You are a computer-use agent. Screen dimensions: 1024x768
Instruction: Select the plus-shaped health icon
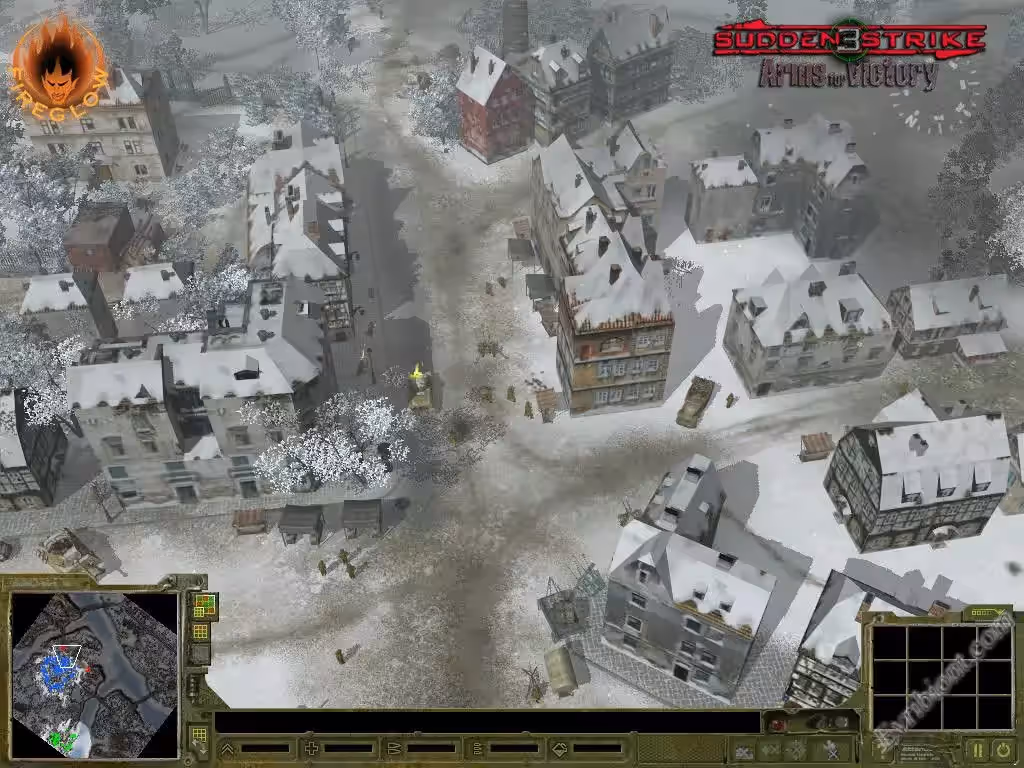(x=311, y=748)
